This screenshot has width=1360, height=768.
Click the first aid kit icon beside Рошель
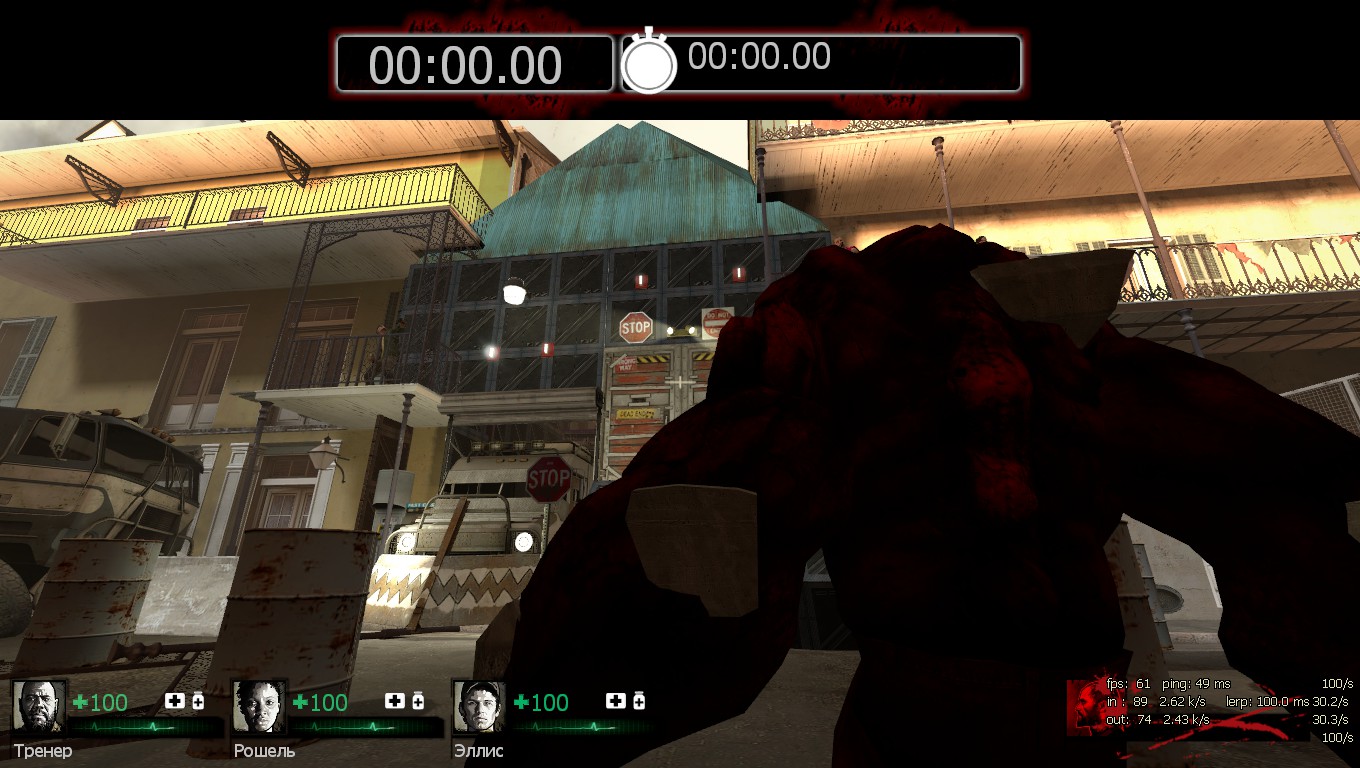[x=395, y=701]
